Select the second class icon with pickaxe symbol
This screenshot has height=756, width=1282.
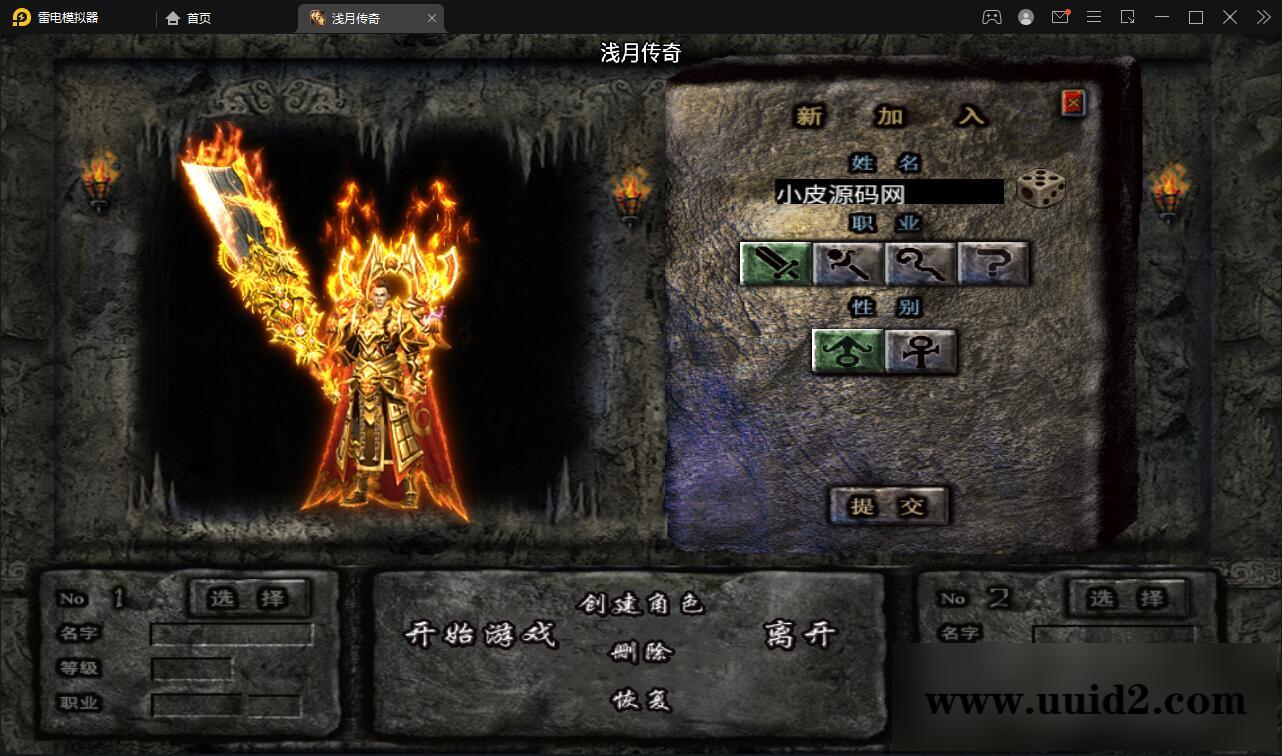[847, 264]
